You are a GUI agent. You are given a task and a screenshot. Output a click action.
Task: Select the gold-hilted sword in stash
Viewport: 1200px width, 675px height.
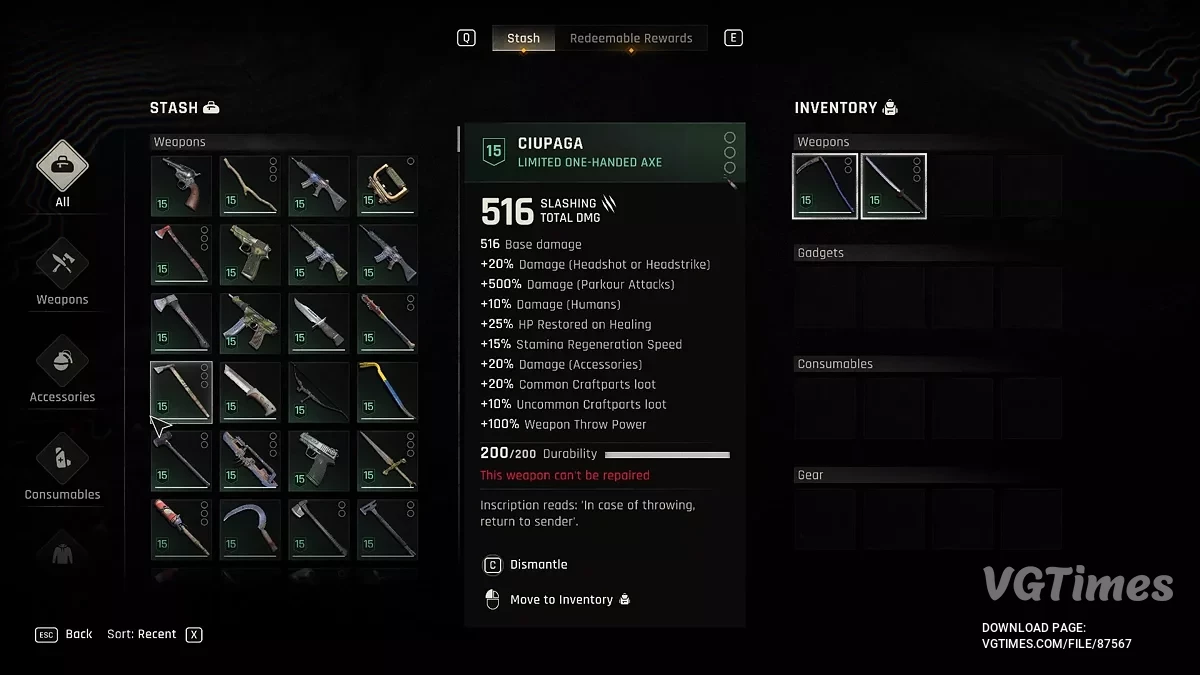point(387,461)
